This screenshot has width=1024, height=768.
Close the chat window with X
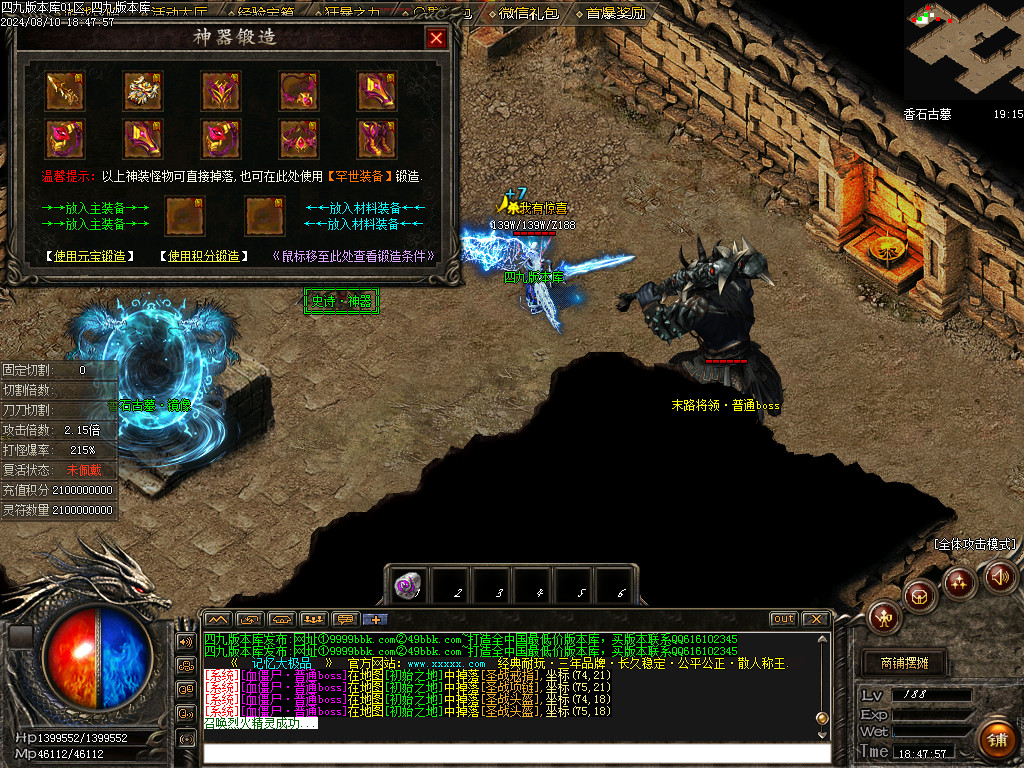click(816, 619)
